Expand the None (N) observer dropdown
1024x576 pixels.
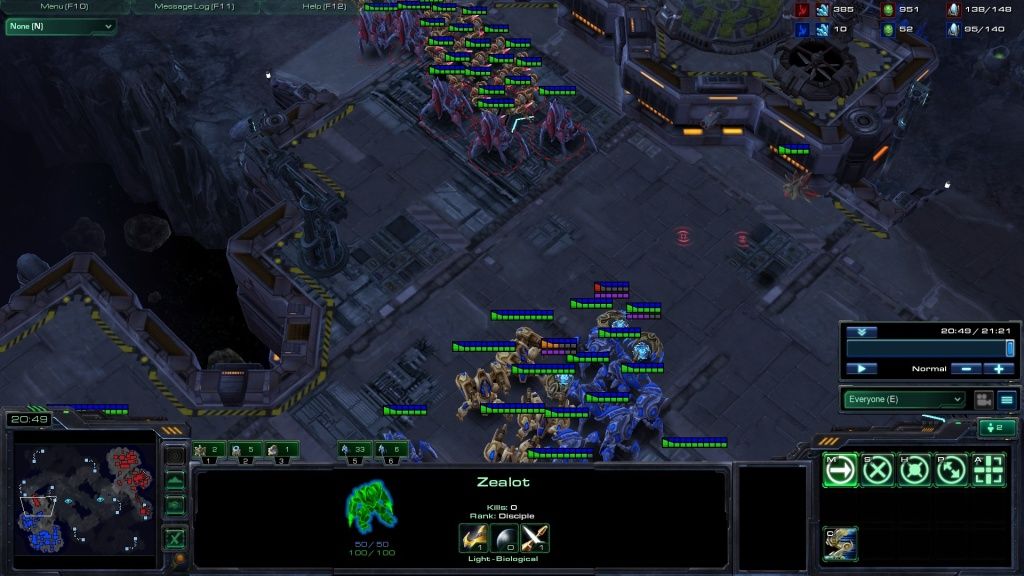tap(60, 26)
